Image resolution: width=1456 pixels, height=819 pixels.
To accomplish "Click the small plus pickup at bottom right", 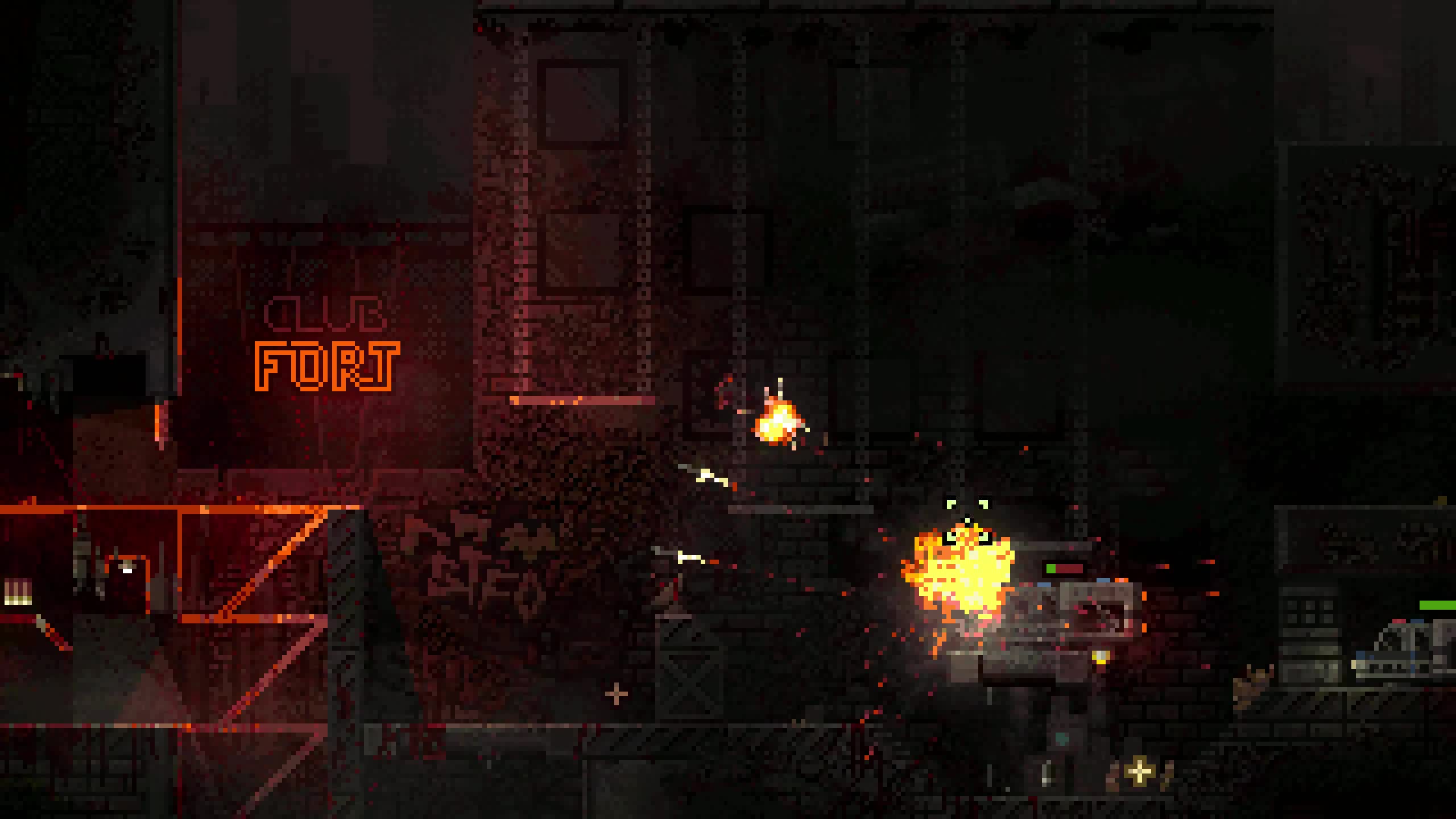I will 1137,772.
